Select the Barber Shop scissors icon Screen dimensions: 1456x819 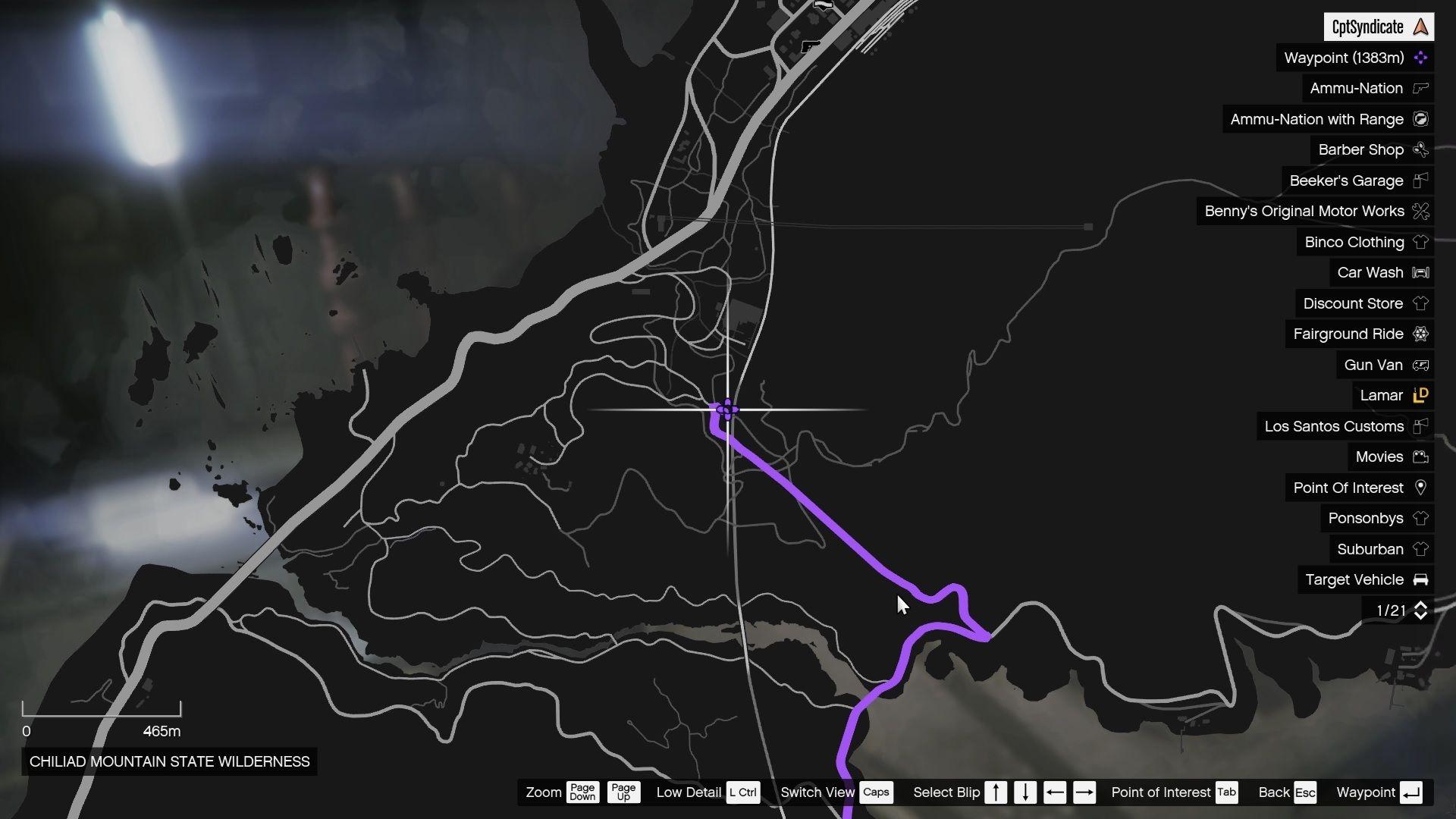[x=1420, y=149]
